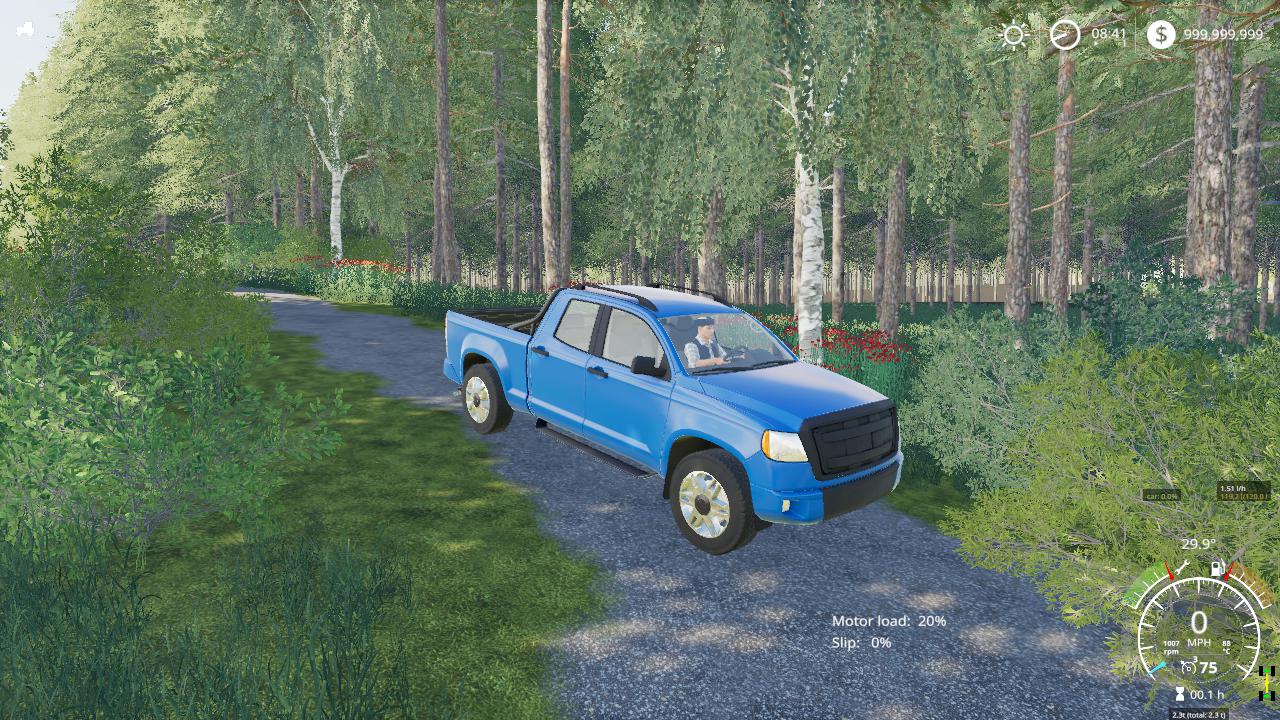The height and width of the screenshot is (720, 1280).
Task: Open finances via the dollar icon
Action: coord(1162,35)
